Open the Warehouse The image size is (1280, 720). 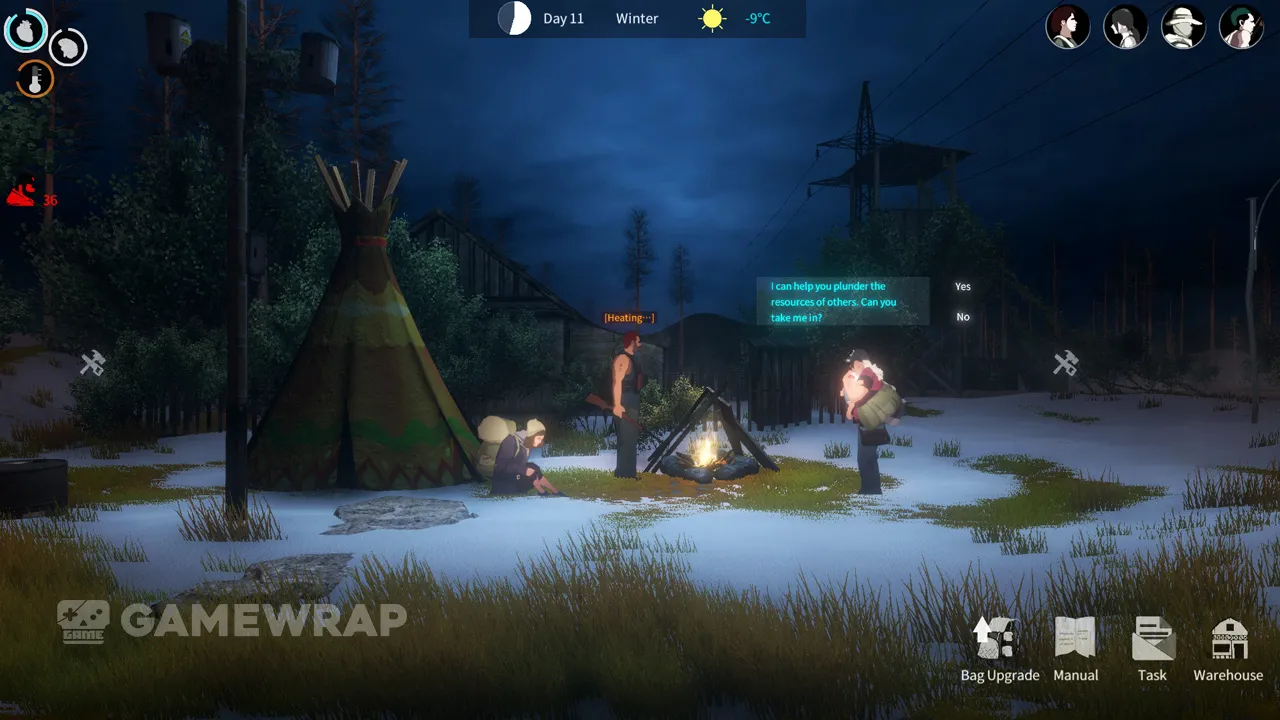1228,649
